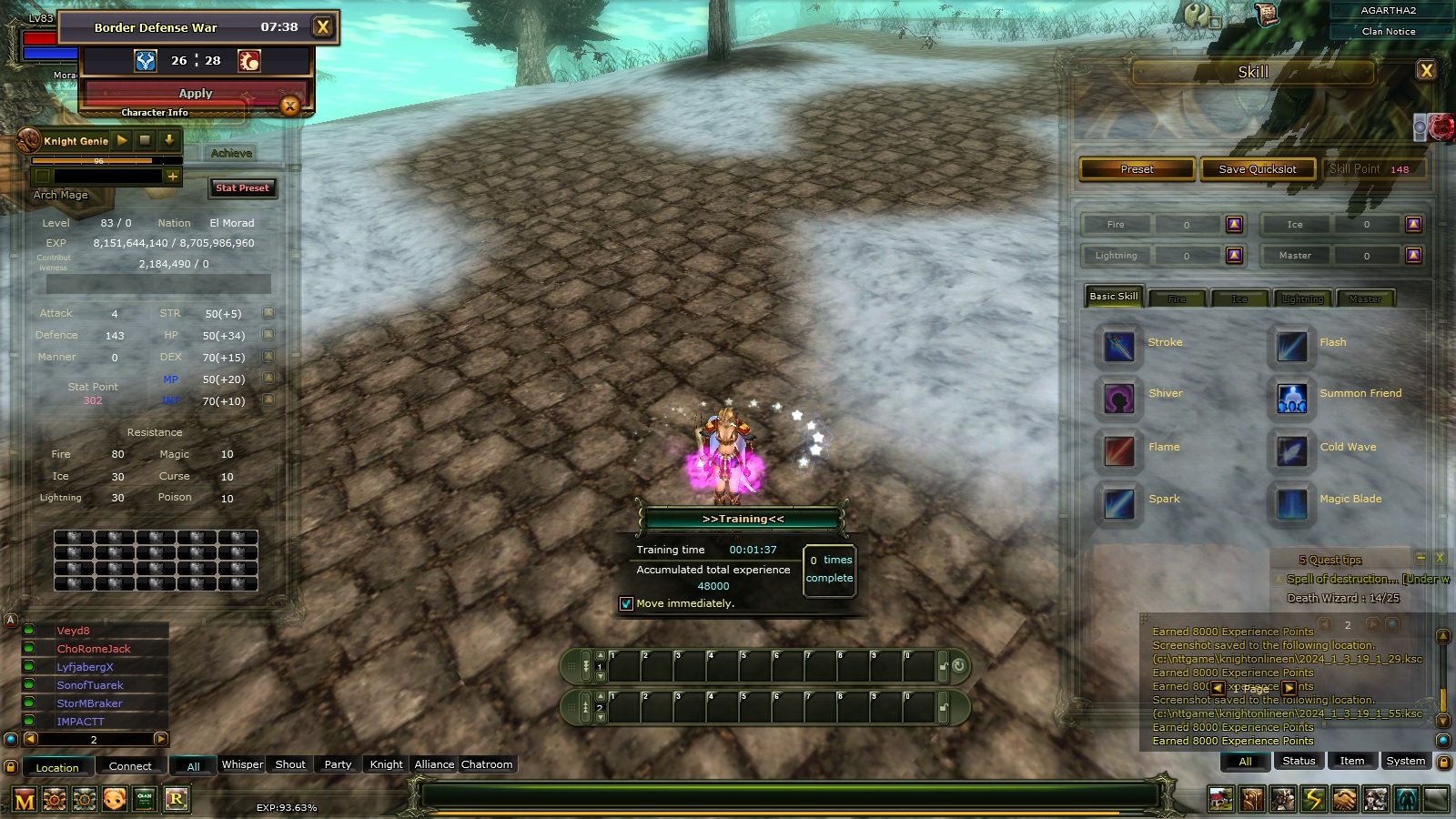Uncheck the Move immediately checkbox

[x=627, y=603]
